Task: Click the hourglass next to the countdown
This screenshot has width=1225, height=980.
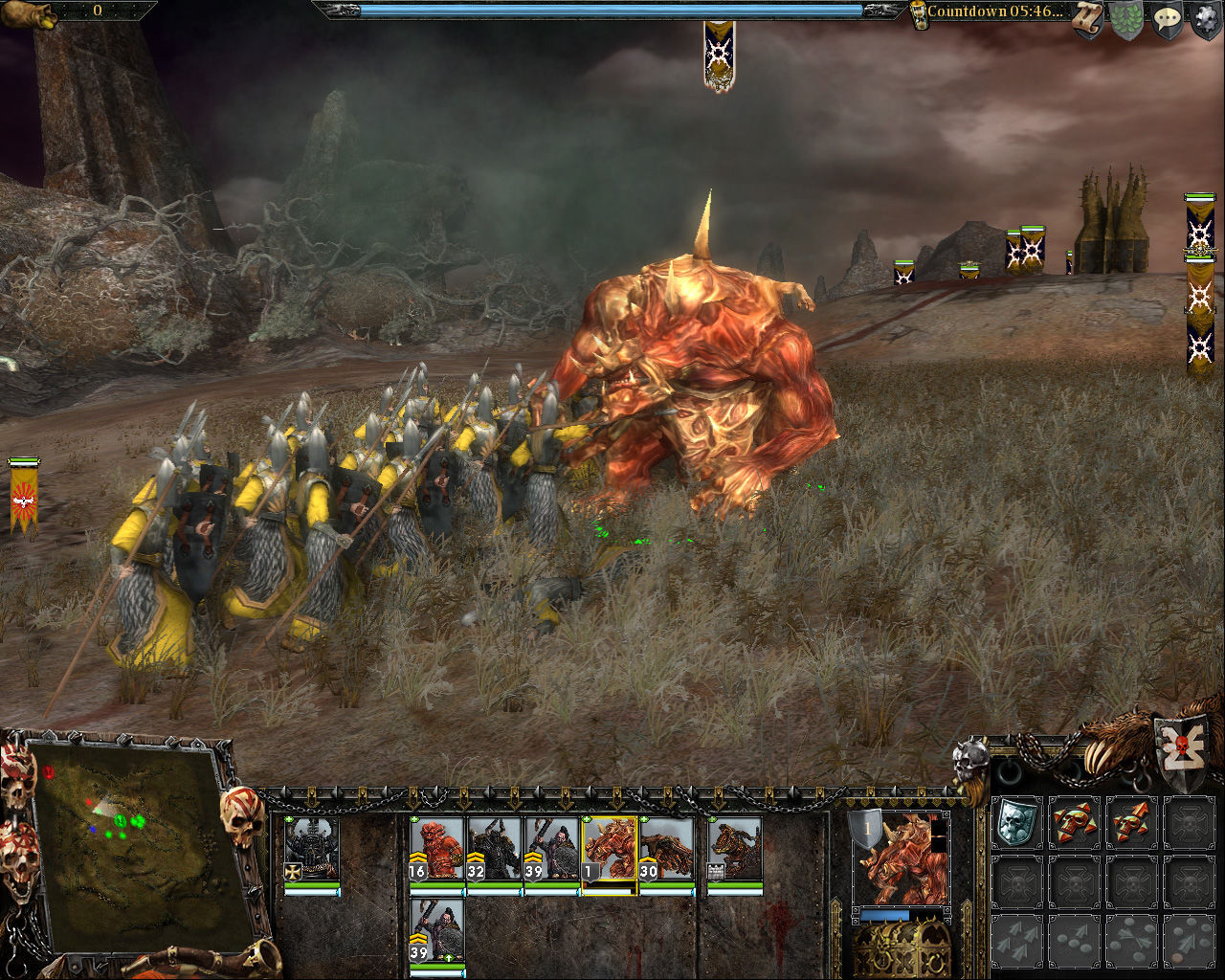Action: click(921, 13)
